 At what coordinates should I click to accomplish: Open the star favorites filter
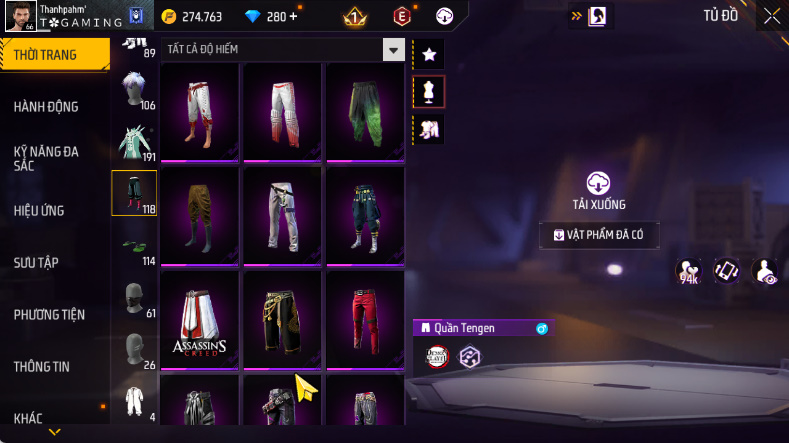[429, 54]
